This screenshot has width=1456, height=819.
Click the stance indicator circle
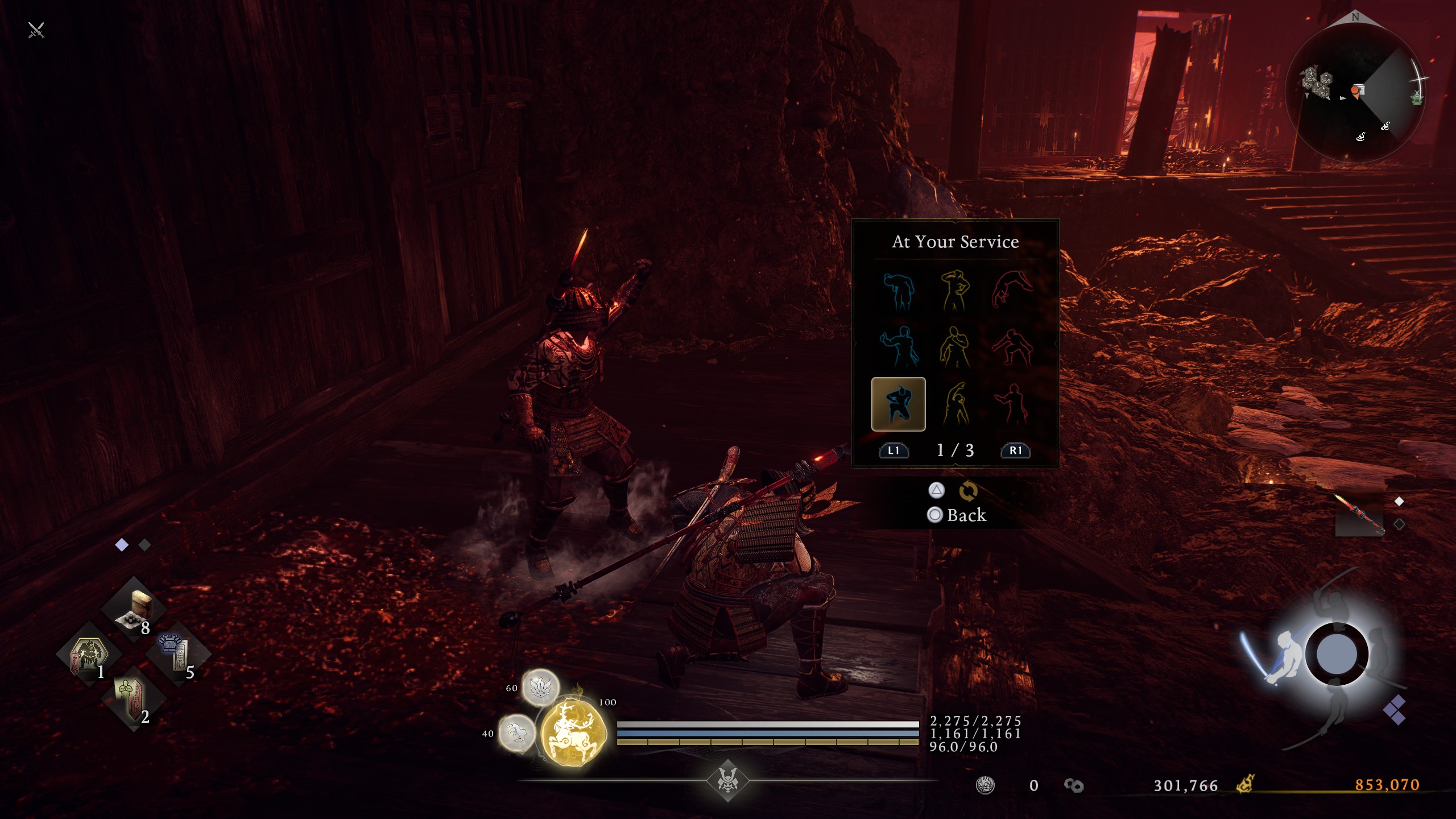(x=1335, y=654)
